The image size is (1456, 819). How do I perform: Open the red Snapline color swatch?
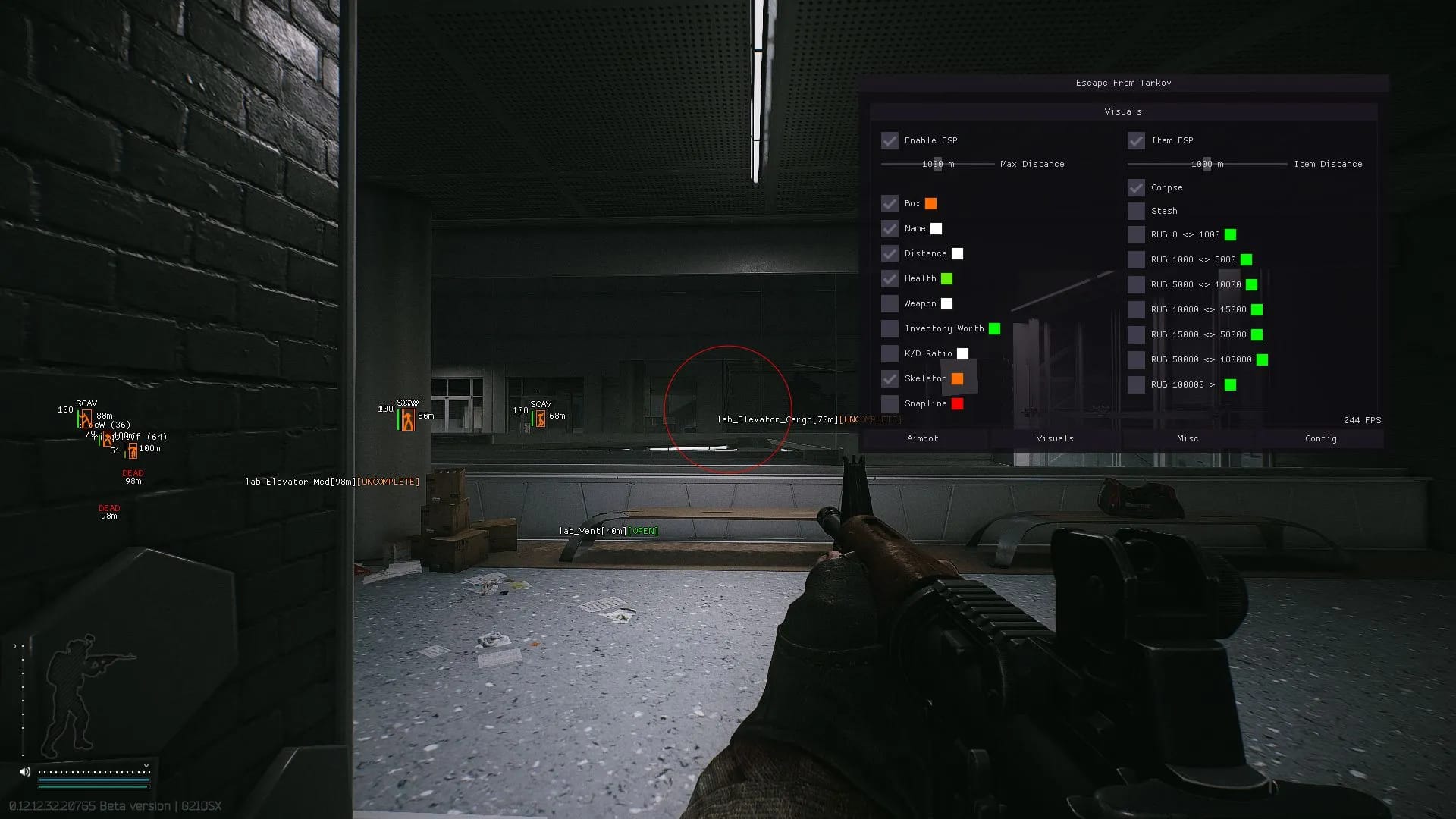(957, 403)
